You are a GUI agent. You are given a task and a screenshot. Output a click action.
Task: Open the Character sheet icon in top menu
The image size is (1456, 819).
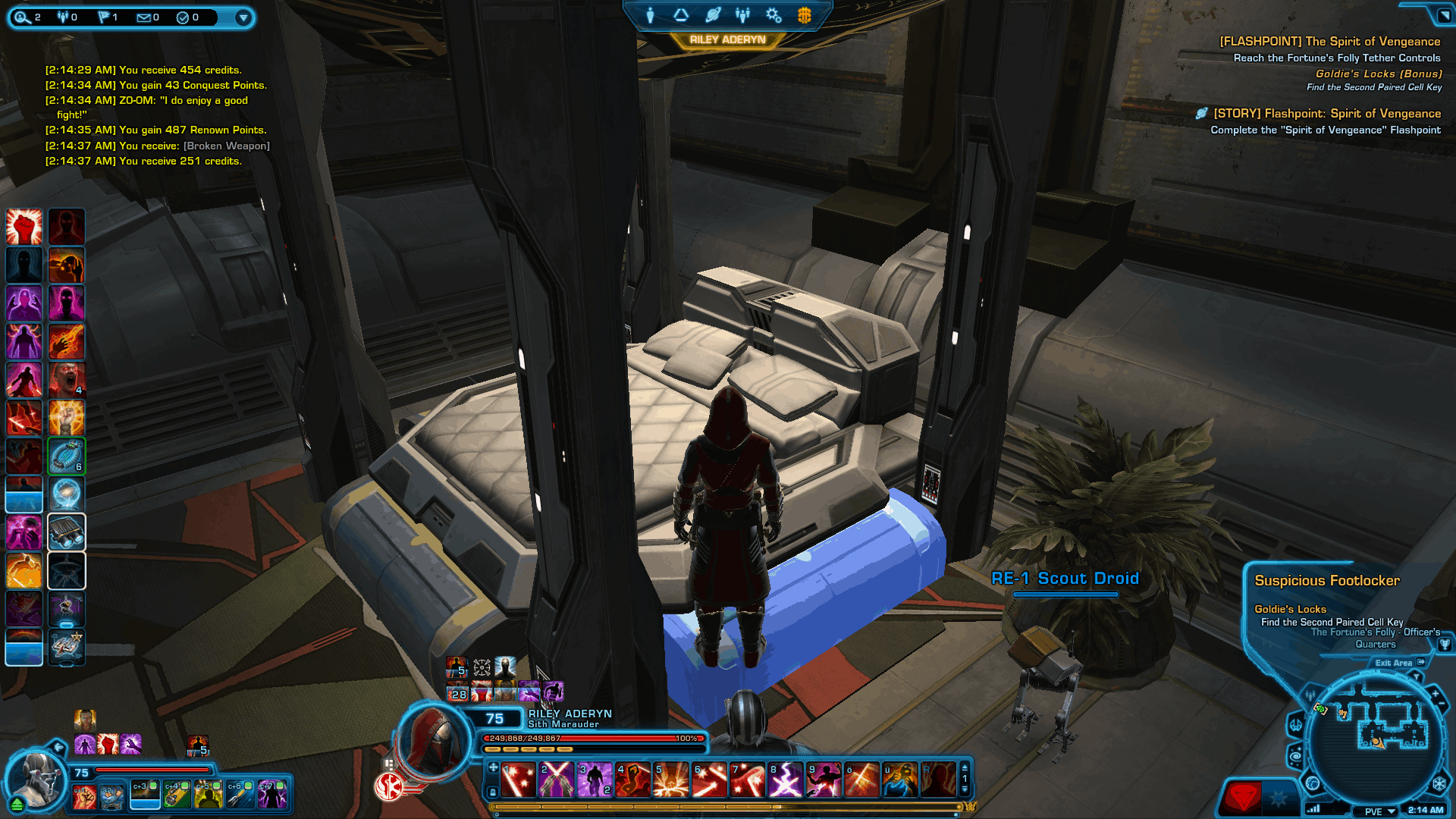(x=650, y=14)
